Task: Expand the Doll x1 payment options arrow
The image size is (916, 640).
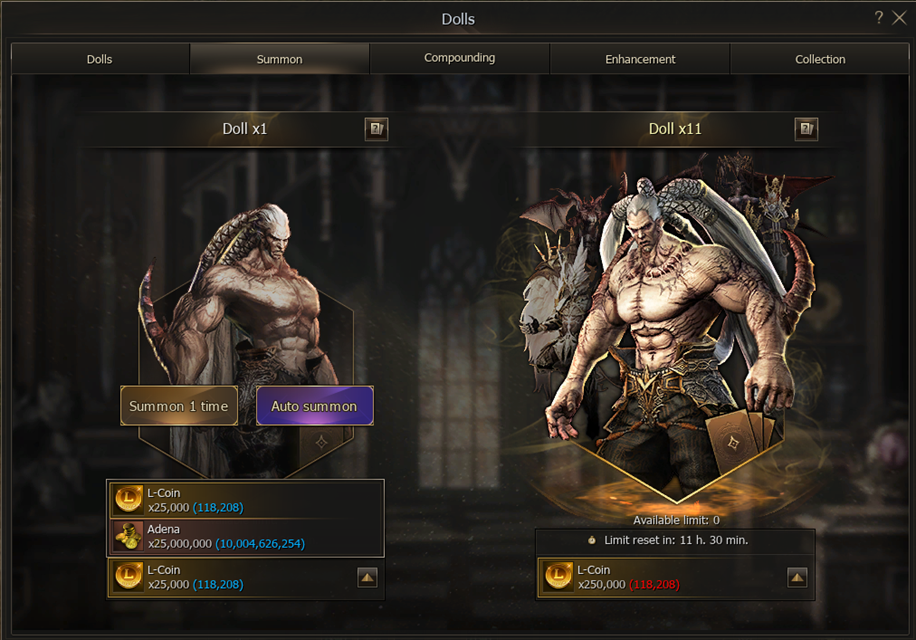Action: point(367,577)
